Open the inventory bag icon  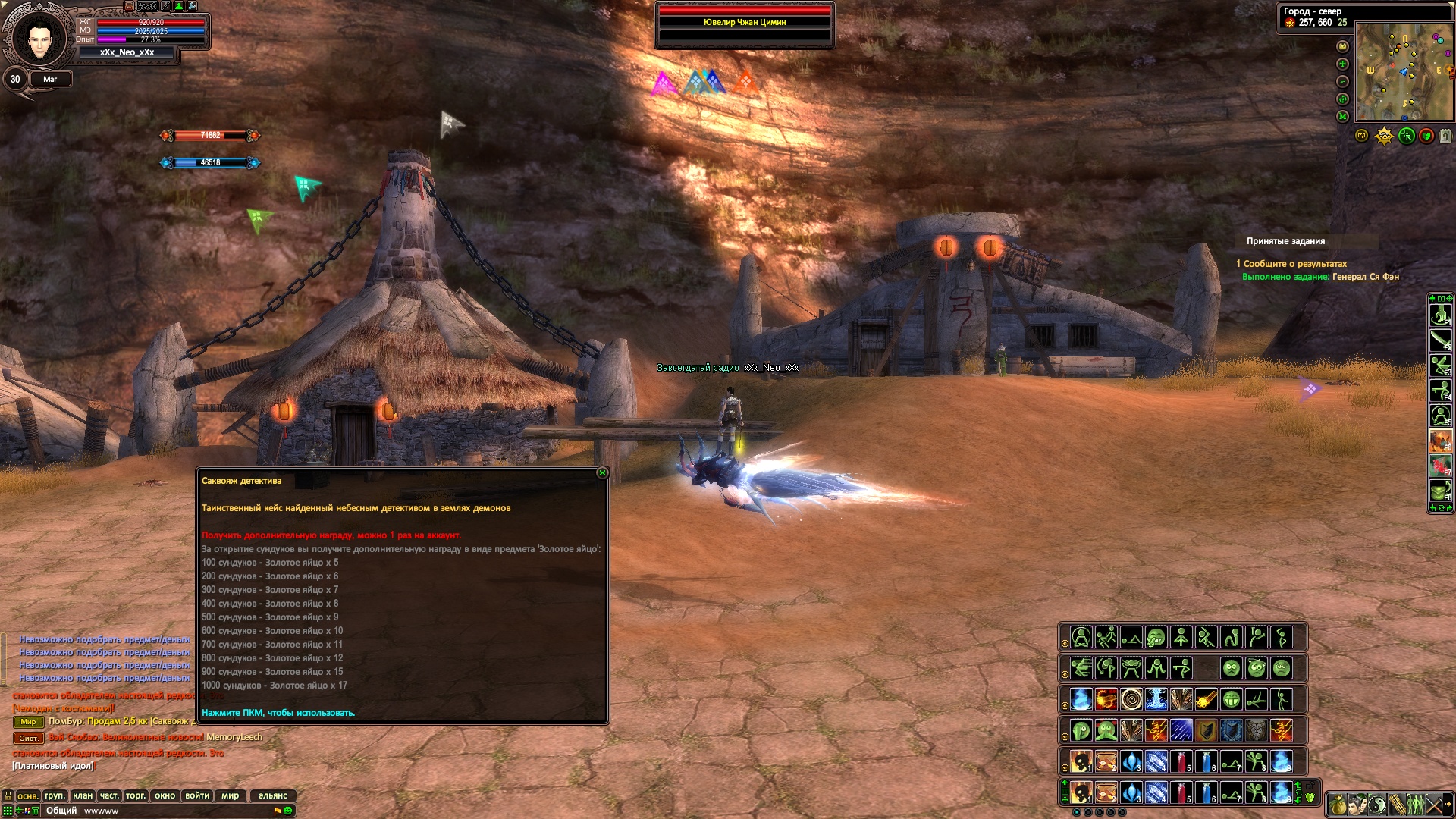[x=1338, y=804]
